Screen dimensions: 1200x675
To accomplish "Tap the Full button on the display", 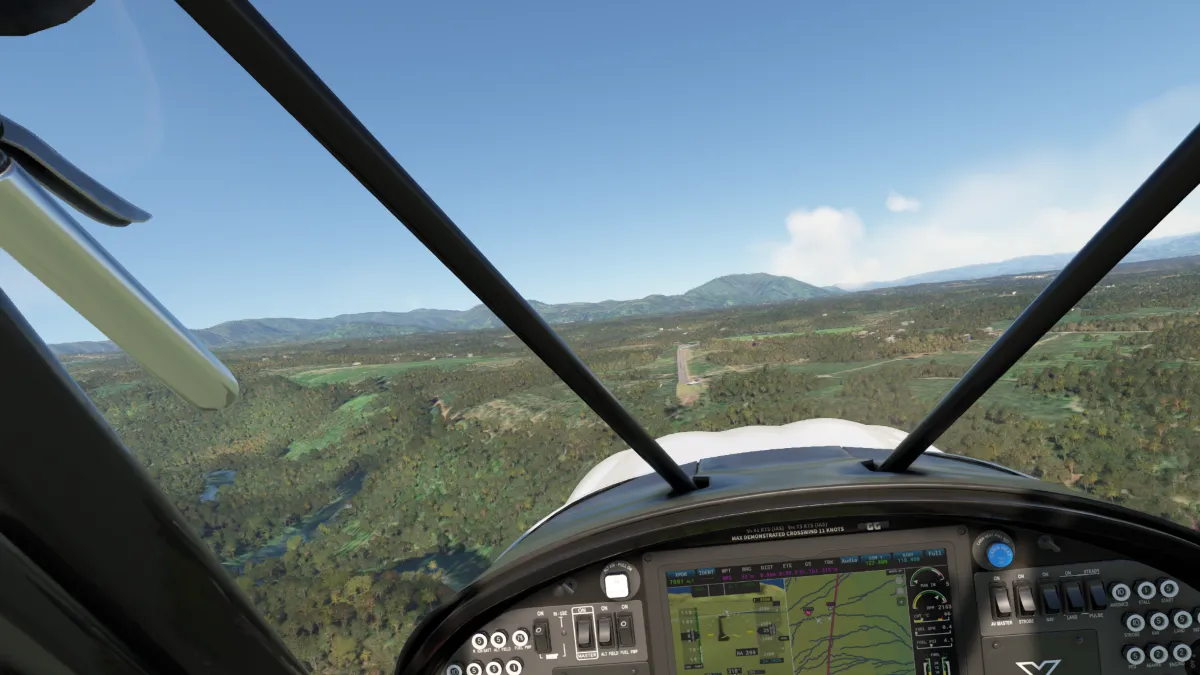I will point(935,553).
